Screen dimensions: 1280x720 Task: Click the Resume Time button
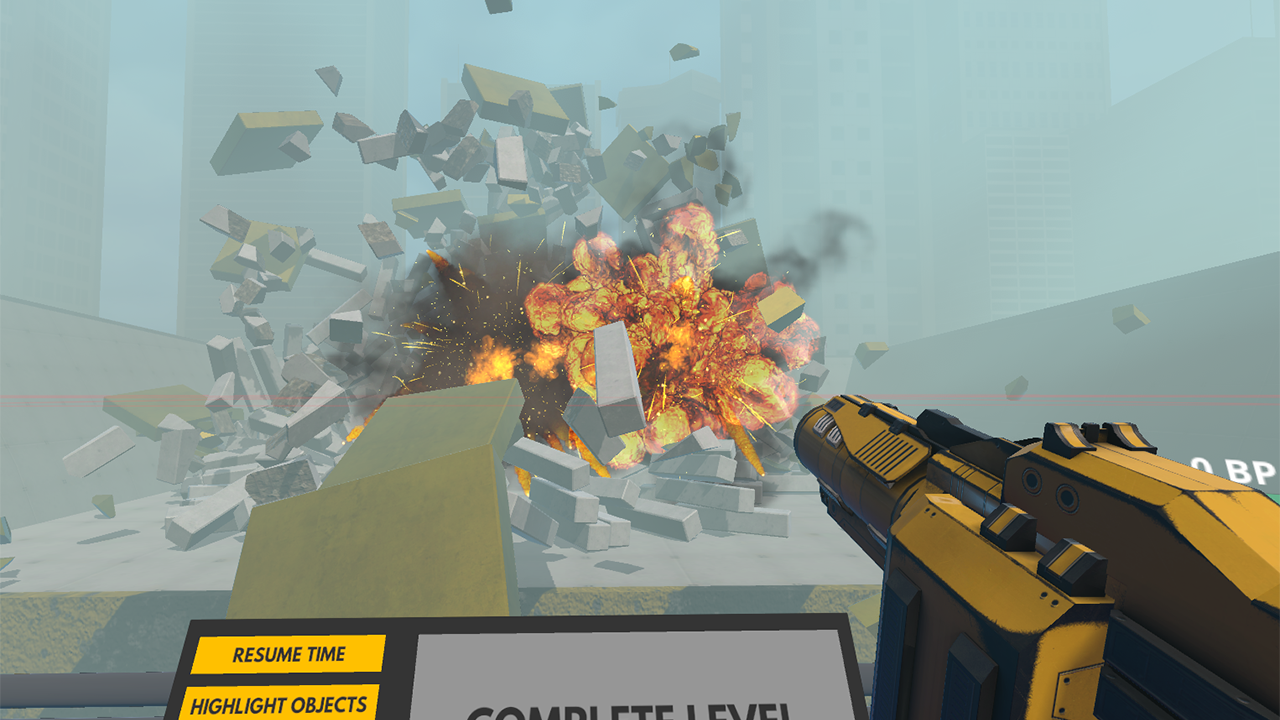[x=289, y=655]
